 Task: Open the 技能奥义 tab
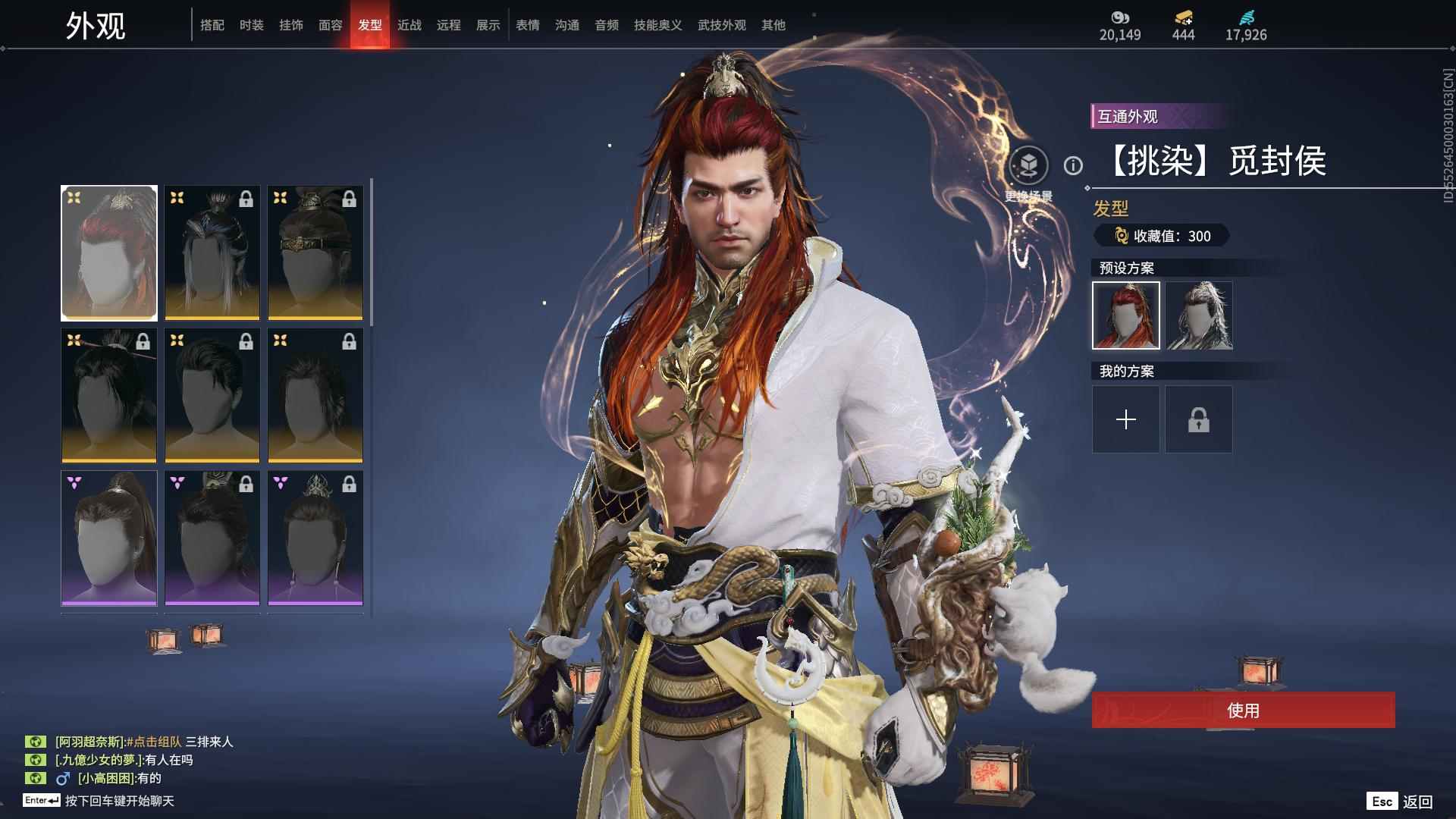tap(658, 25)
